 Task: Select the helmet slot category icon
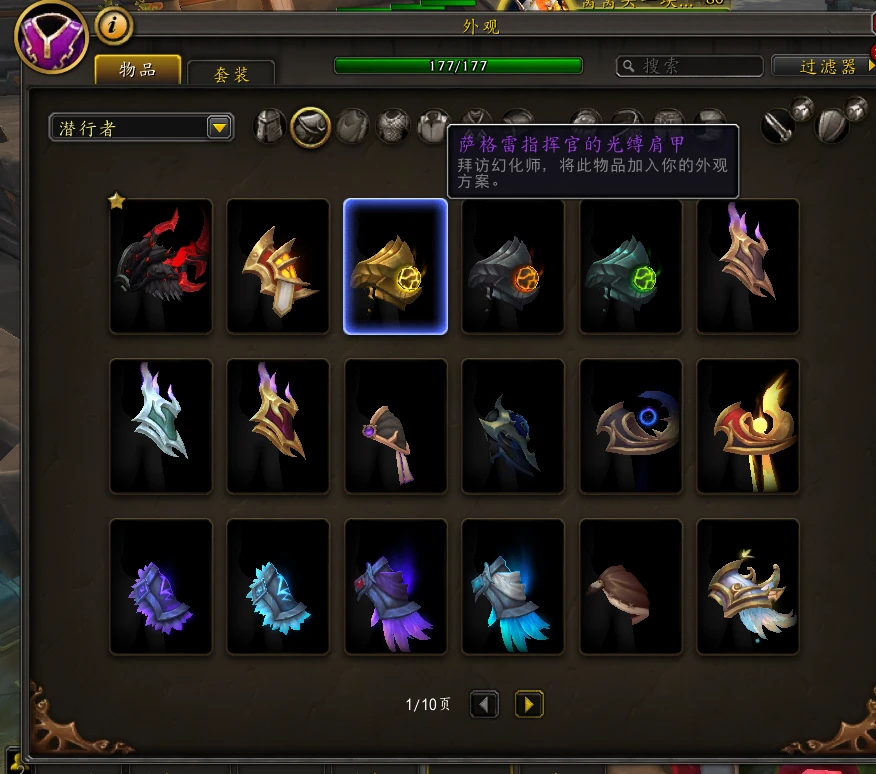point(269,127)
